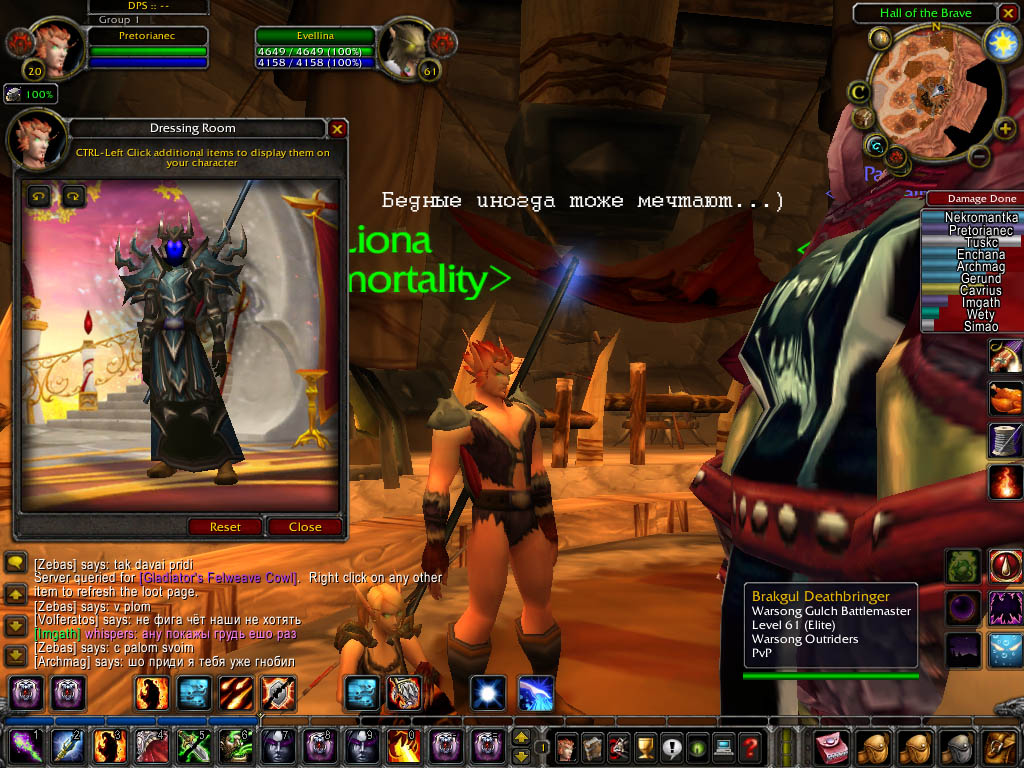Open help with the red question mark
The height and width of the screenshot is (768, 1024).
[x=750, y=746]
